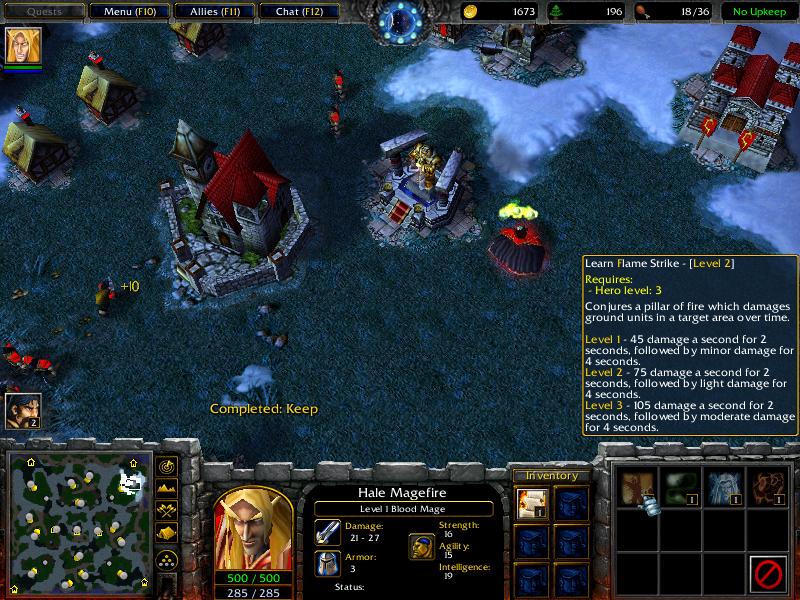Open the Chat (F12) log
800x600 pixels.
tap(297, 12)
